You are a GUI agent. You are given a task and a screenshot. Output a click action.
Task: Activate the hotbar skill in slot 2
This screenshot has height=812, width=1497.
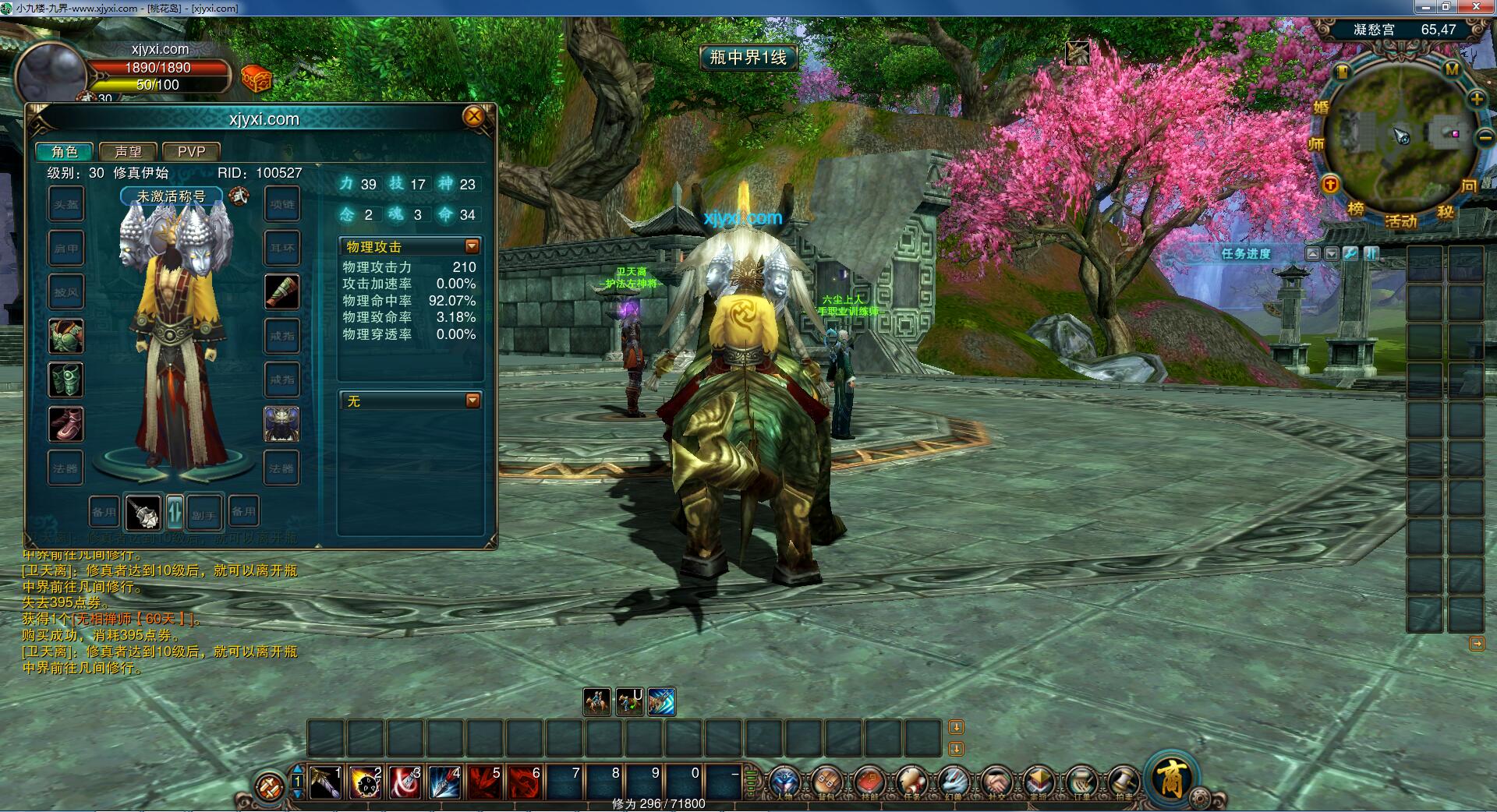(365, 782)
